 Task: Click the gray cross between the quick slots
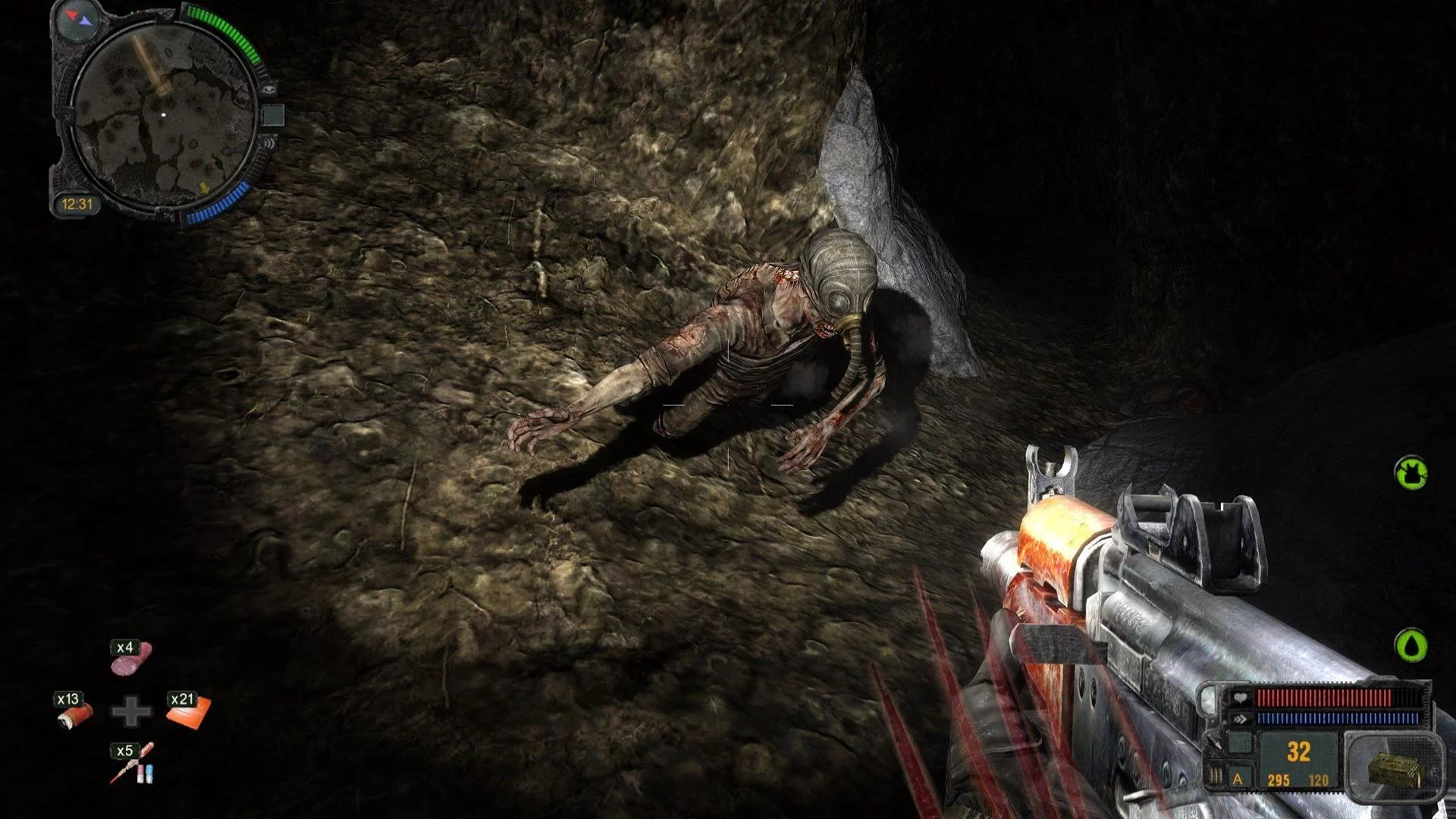tap(131, 711)
